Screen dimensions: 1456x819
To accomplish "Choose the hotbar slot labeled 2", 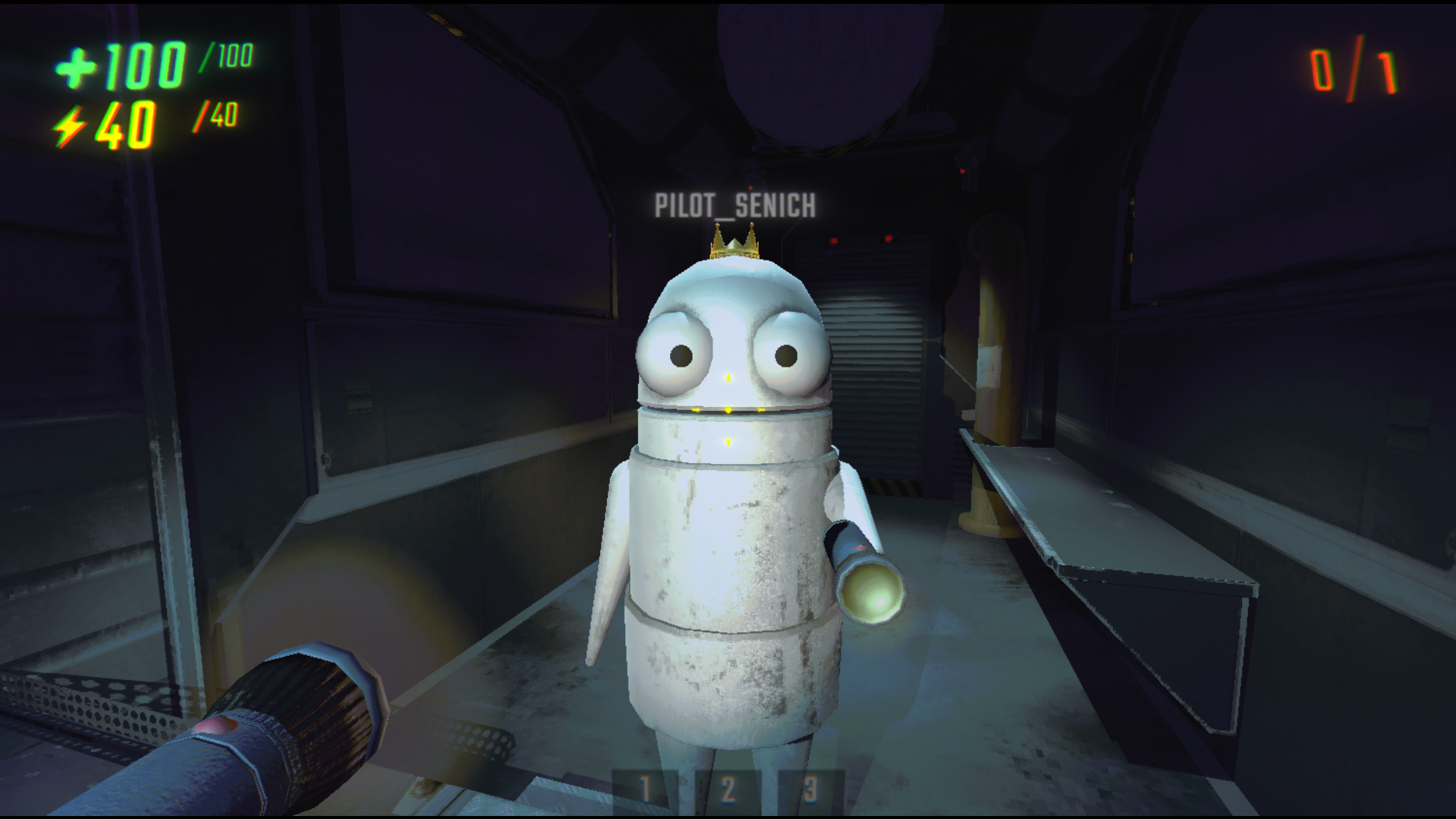I will pos(728,790).
